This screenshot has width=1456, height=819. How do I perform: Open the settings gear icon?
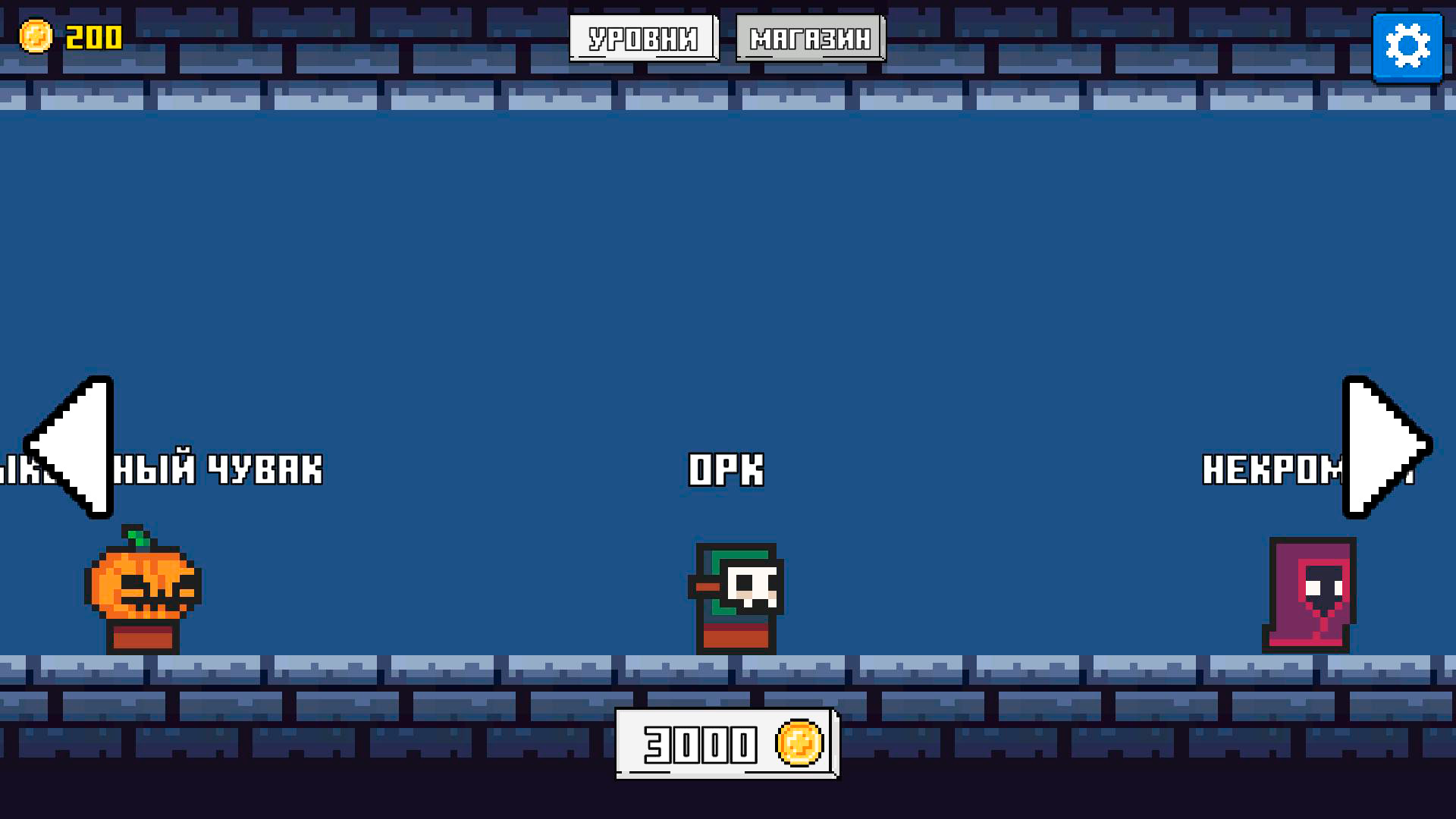[x=1408, y=47]
